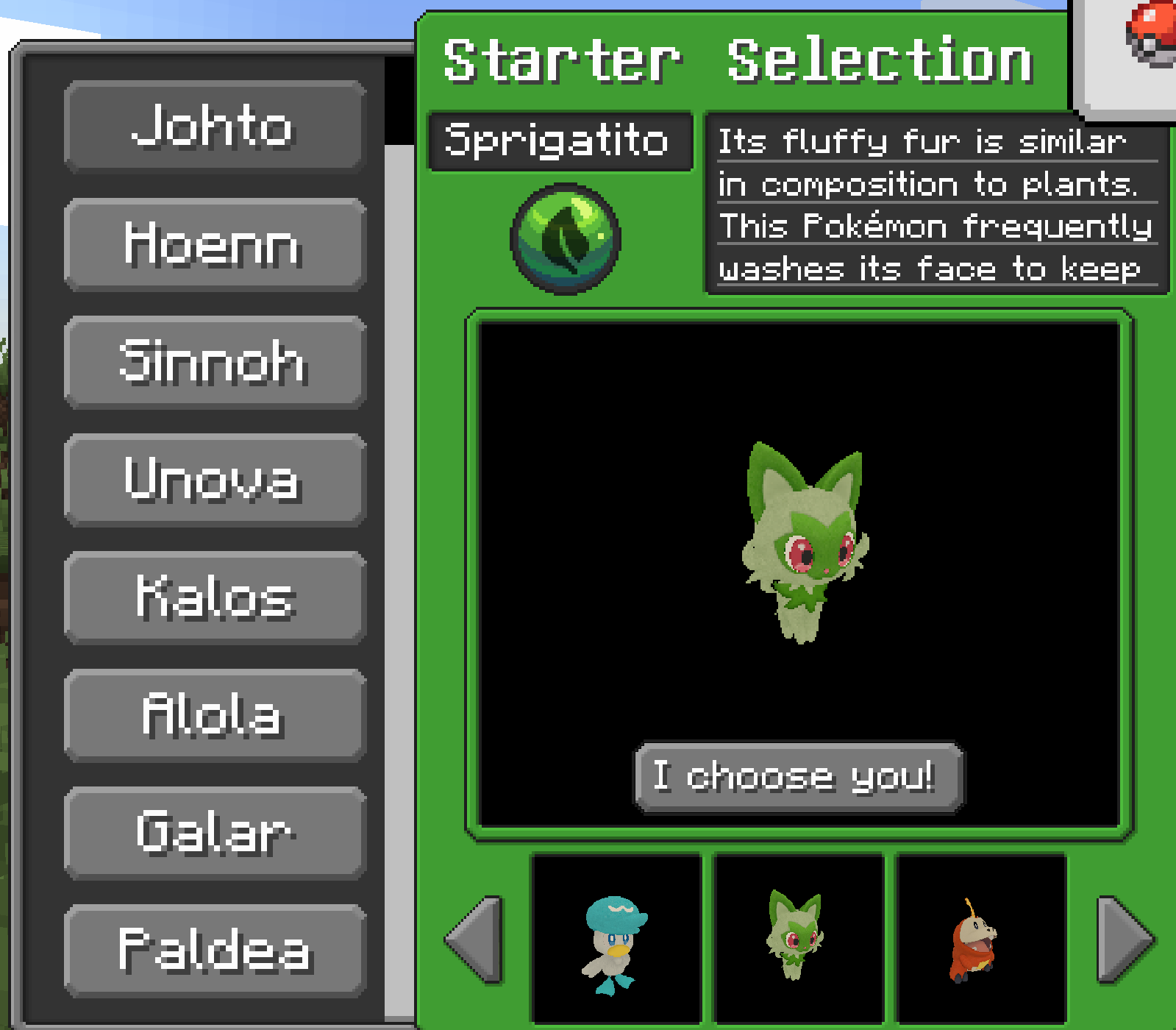Select the Kalos region

pyautogui.click(x=214, y=599)
